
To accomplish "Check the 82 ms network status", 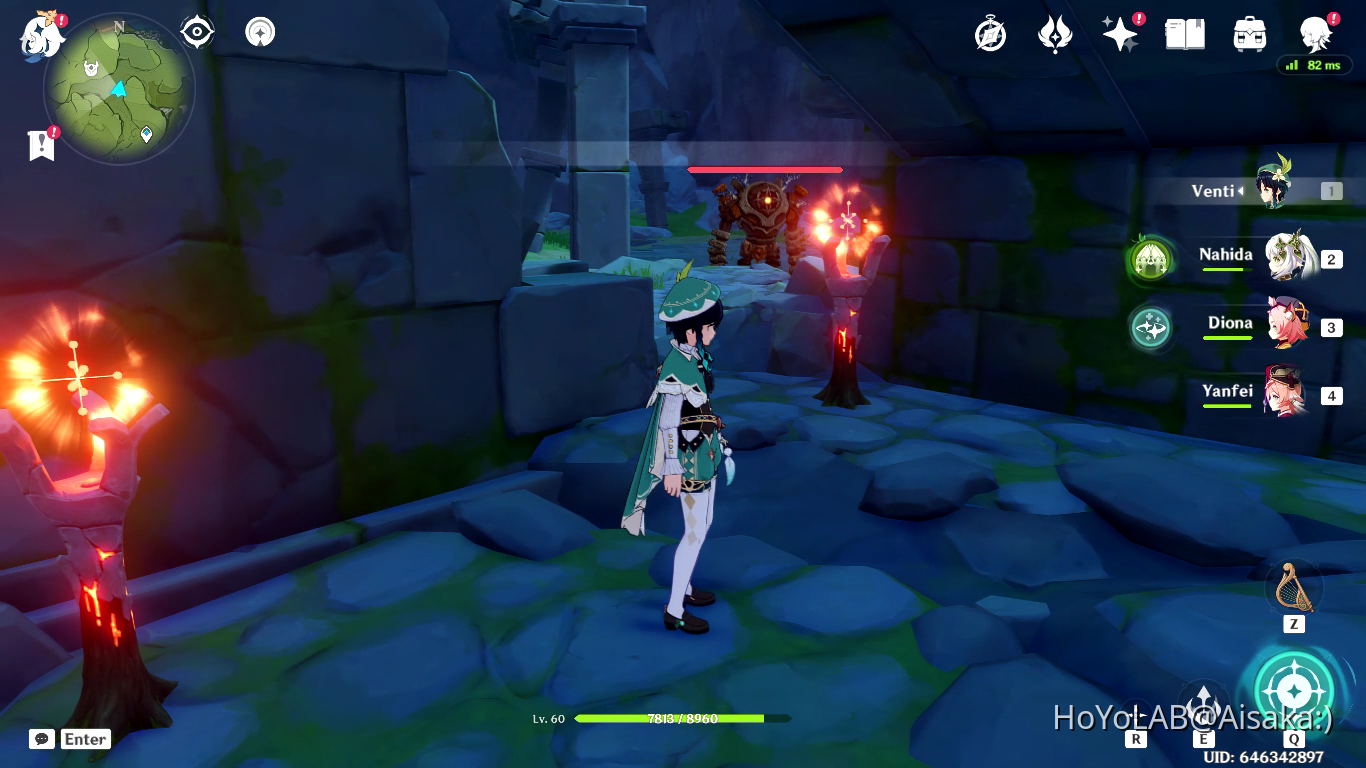I will coord(1313,65).
